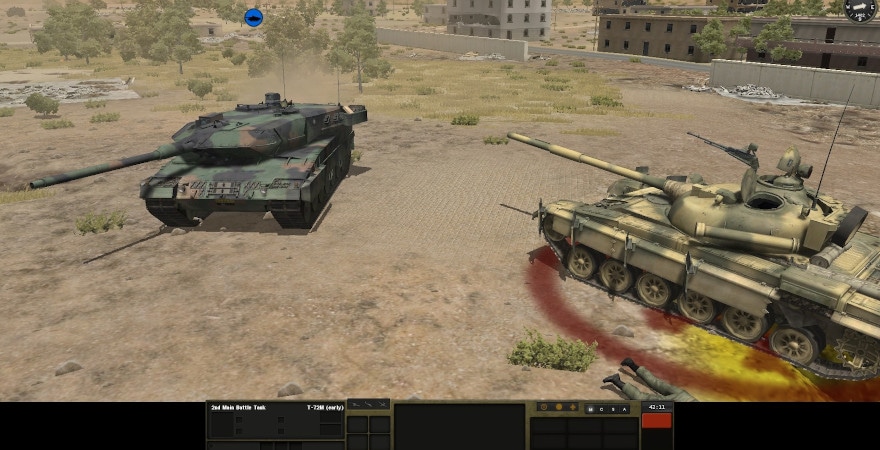The height and width of the screenshot is (450, 880).
Task: Click the orange diamond-shaped icon
Action: pyautogui.click(x=573, y=407)
